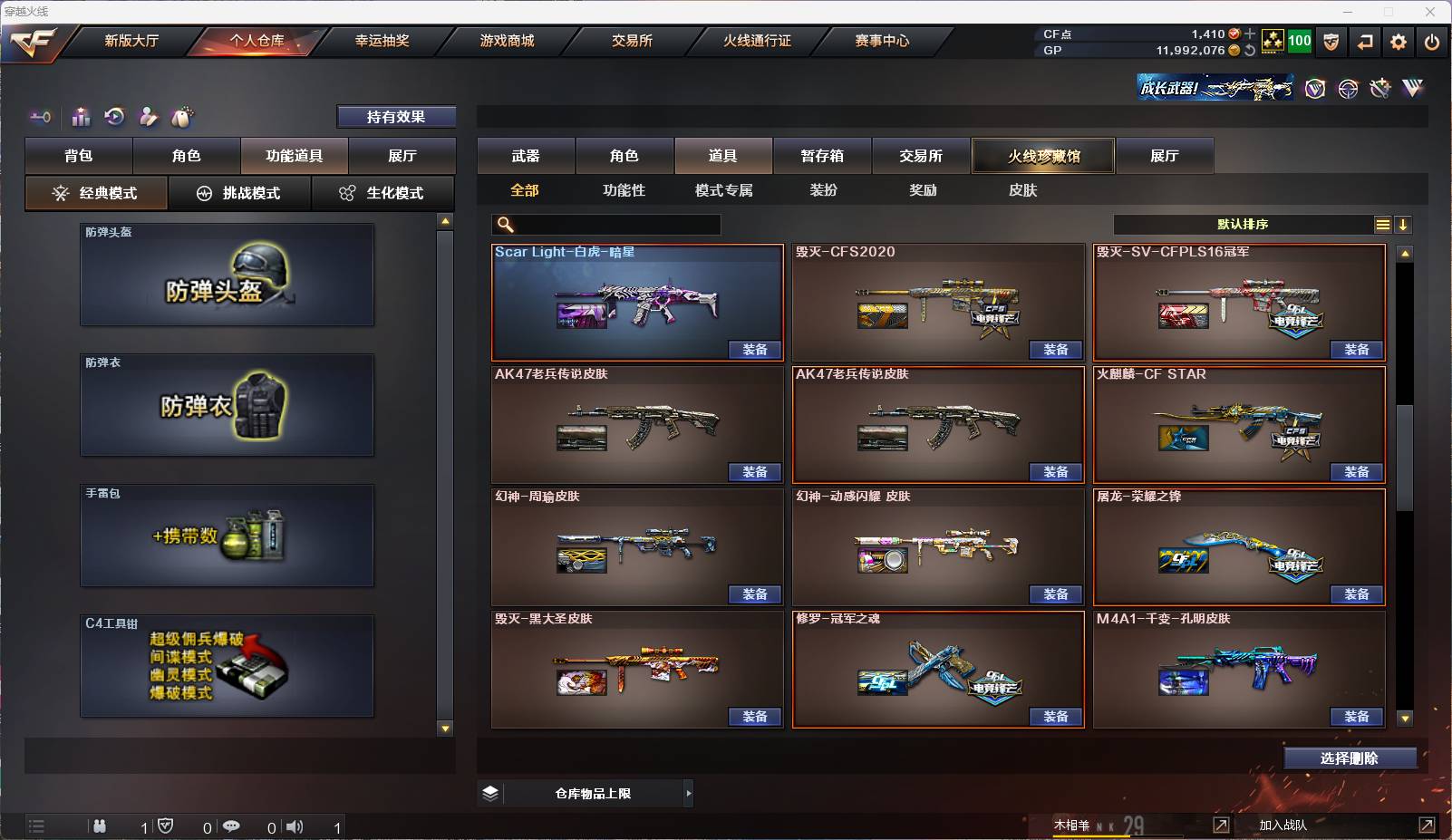Open the 幸运抽奖 menu item
Screen dimensions: 1452x840
click(381, 41)
